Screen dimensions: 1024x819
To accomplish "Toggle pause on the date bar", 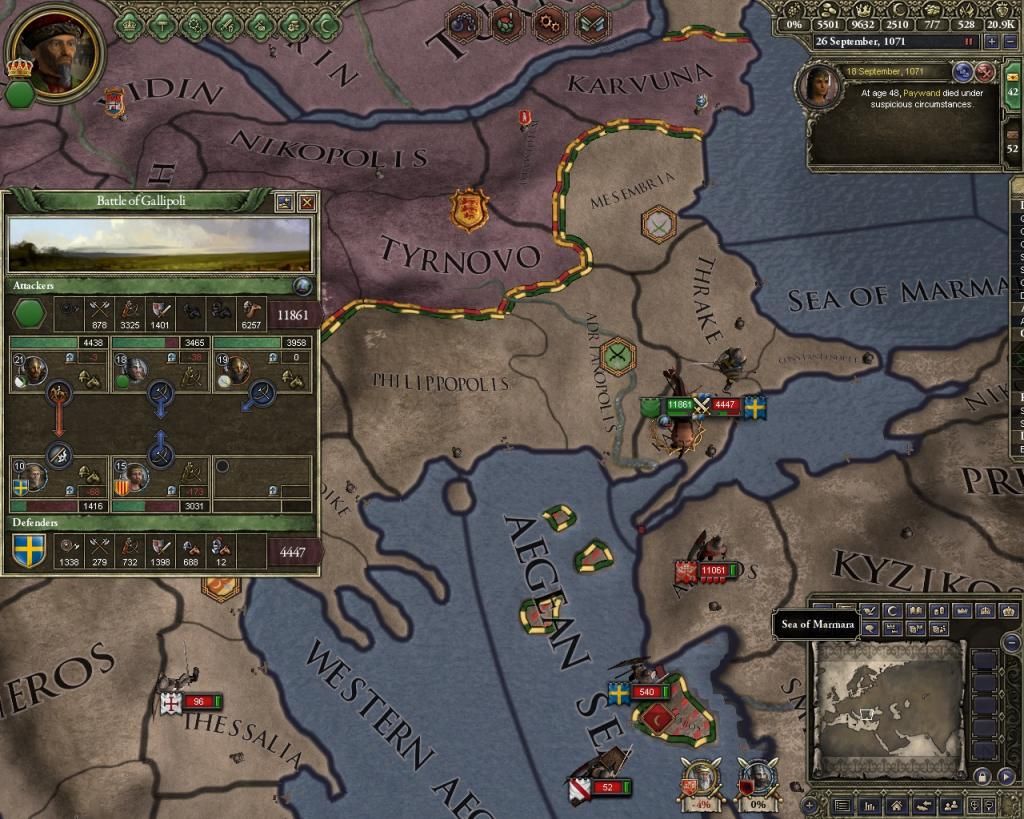I will coord(968,42).
